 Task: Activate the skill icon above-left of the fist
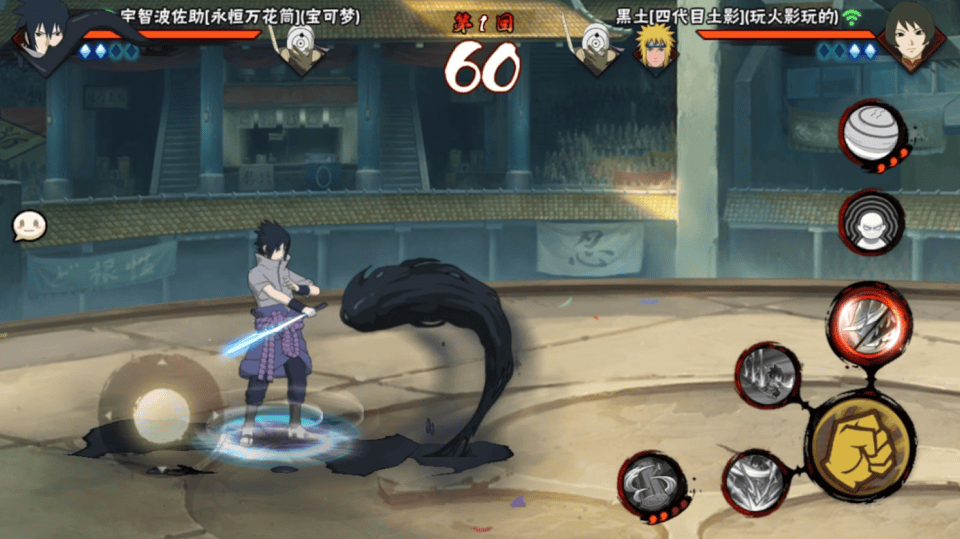coord(767,376)
